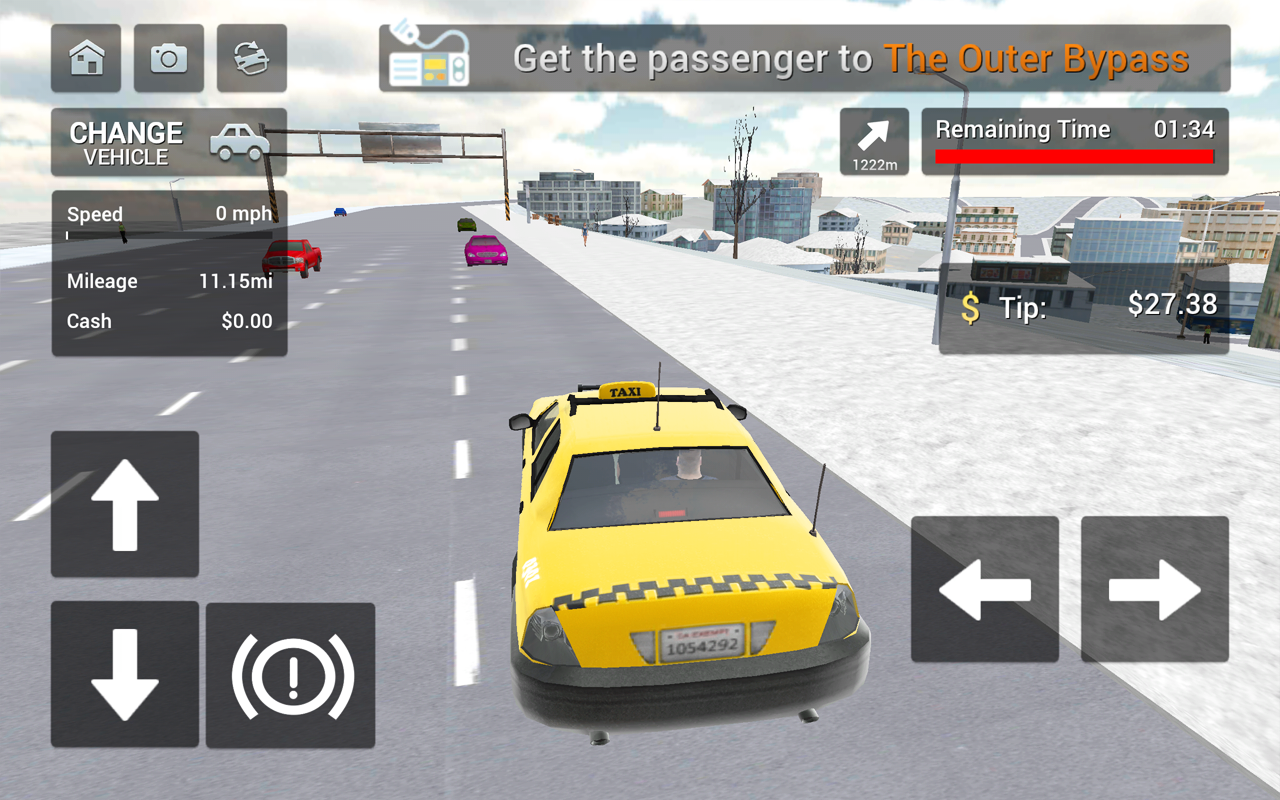Screen dimensions: 1280x800
Task: Select the camera icon to change view
Action: tap(168, 59)
